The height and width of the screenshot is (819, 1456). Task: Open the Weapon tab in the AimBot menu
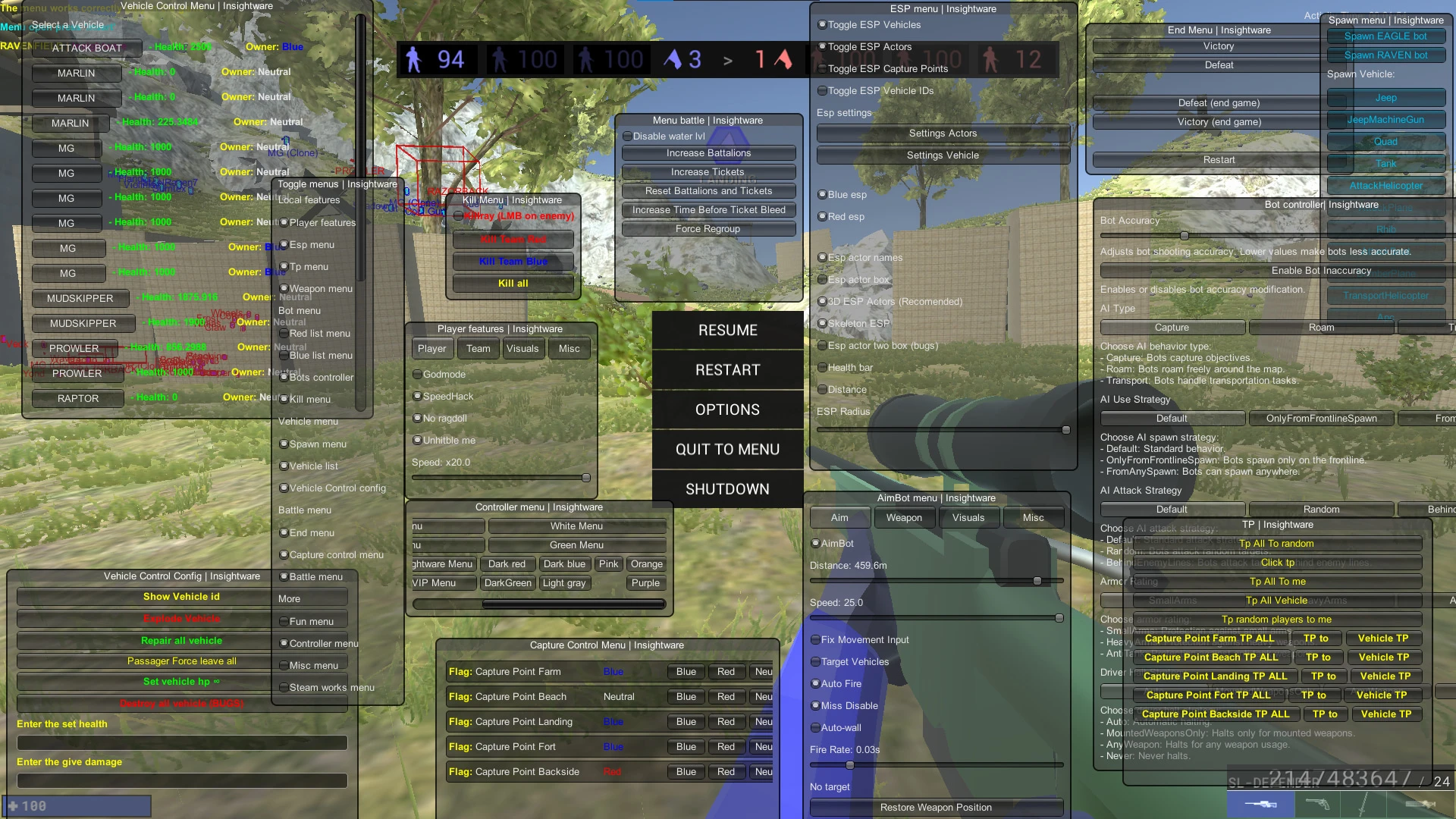[904, 517]
